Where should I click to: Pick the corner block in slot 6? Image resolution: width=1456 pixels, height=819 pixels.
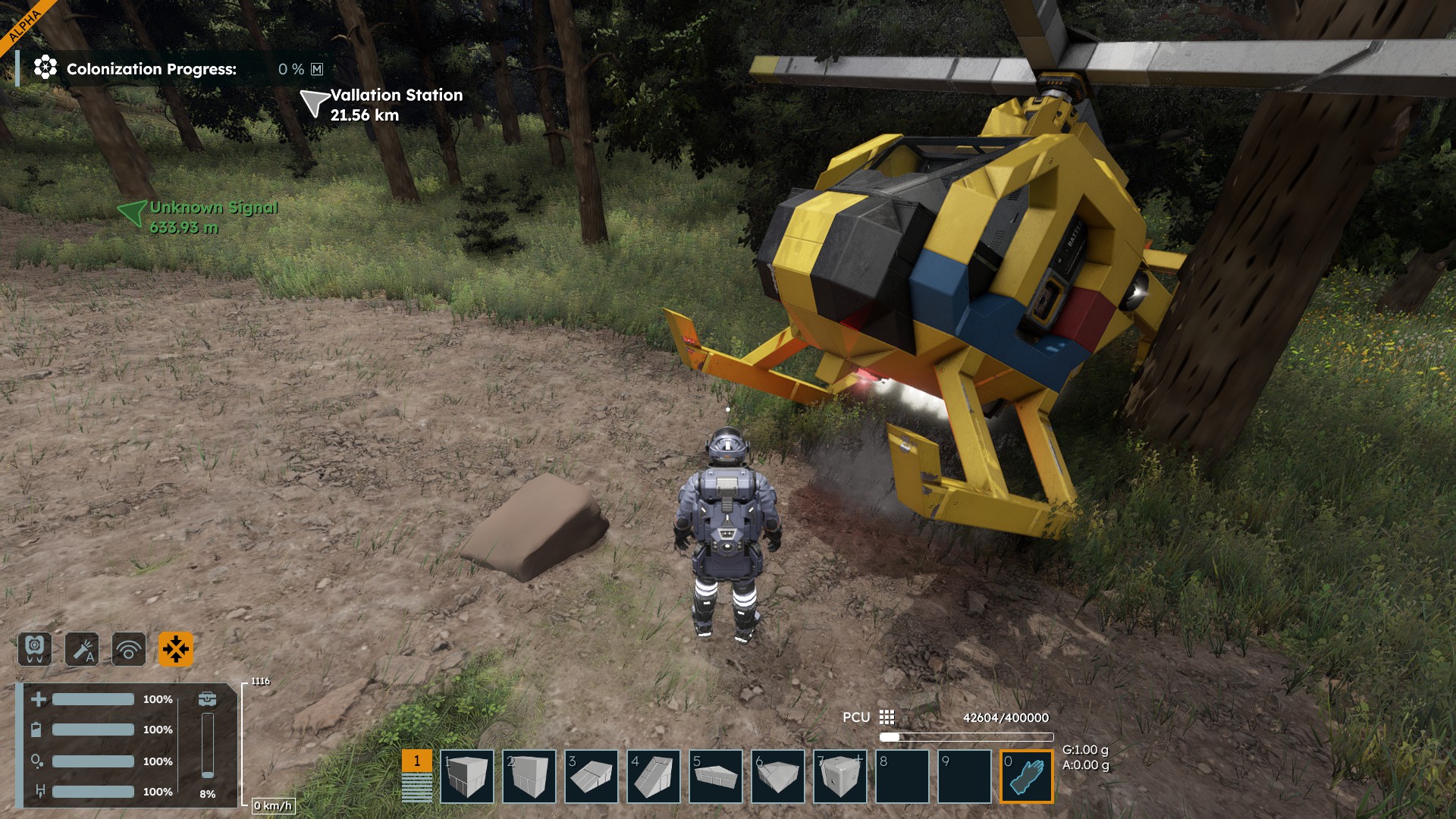tap(778, 776)
